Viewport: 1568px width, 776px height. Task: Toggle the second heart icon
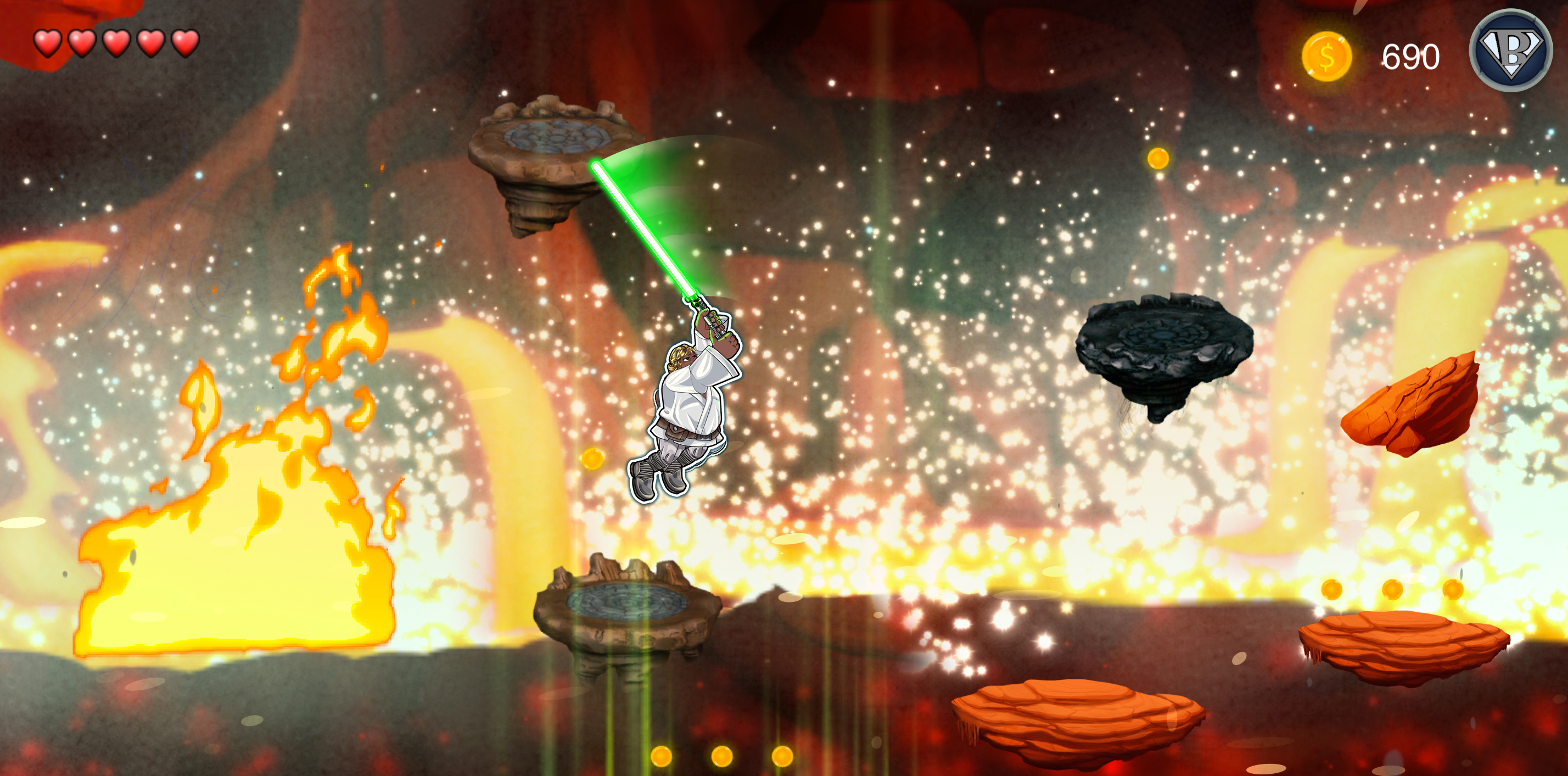click(82, 43)
